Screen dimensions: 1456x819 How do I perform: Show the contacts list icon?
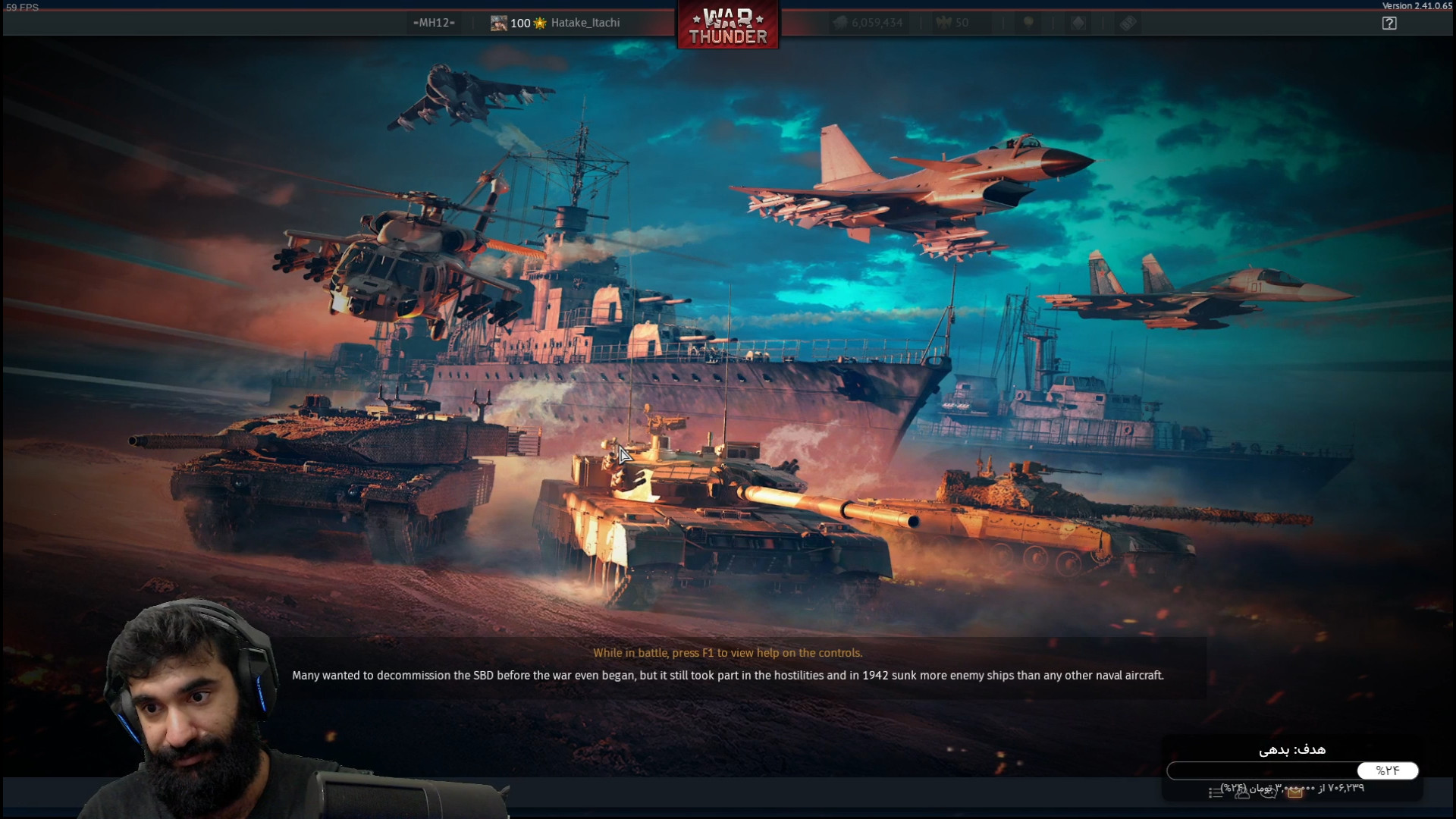1242,792
